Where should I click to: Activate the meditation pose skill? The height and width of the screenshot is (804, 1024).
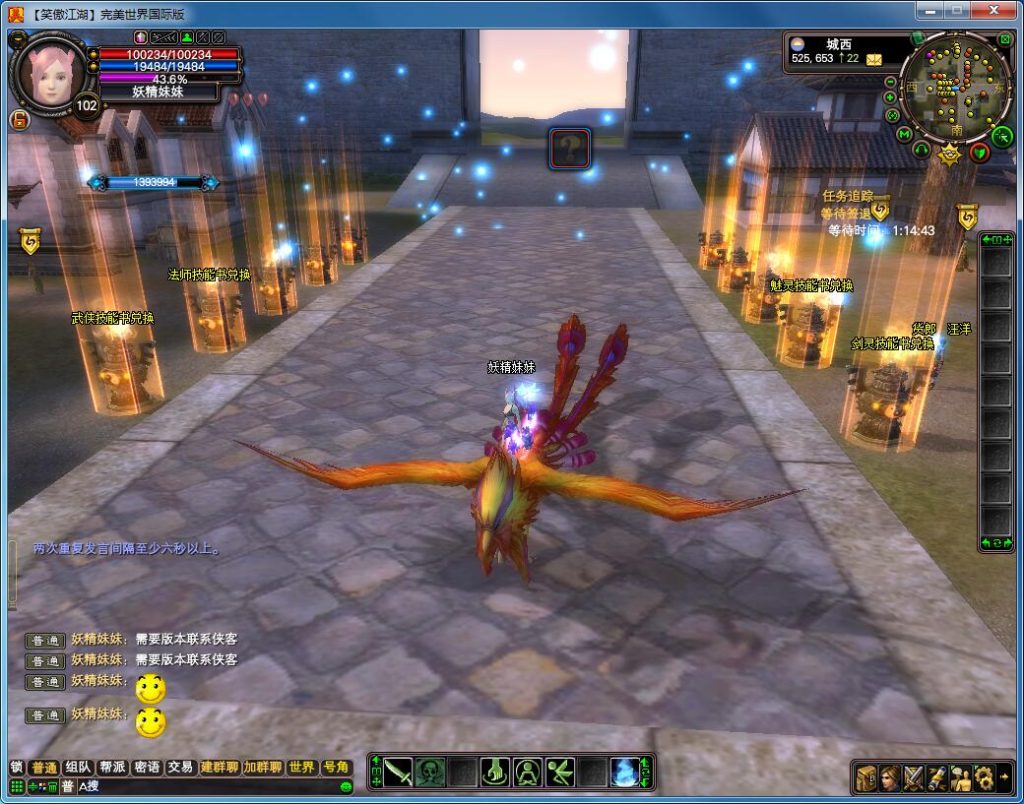(x=528, y=772)
